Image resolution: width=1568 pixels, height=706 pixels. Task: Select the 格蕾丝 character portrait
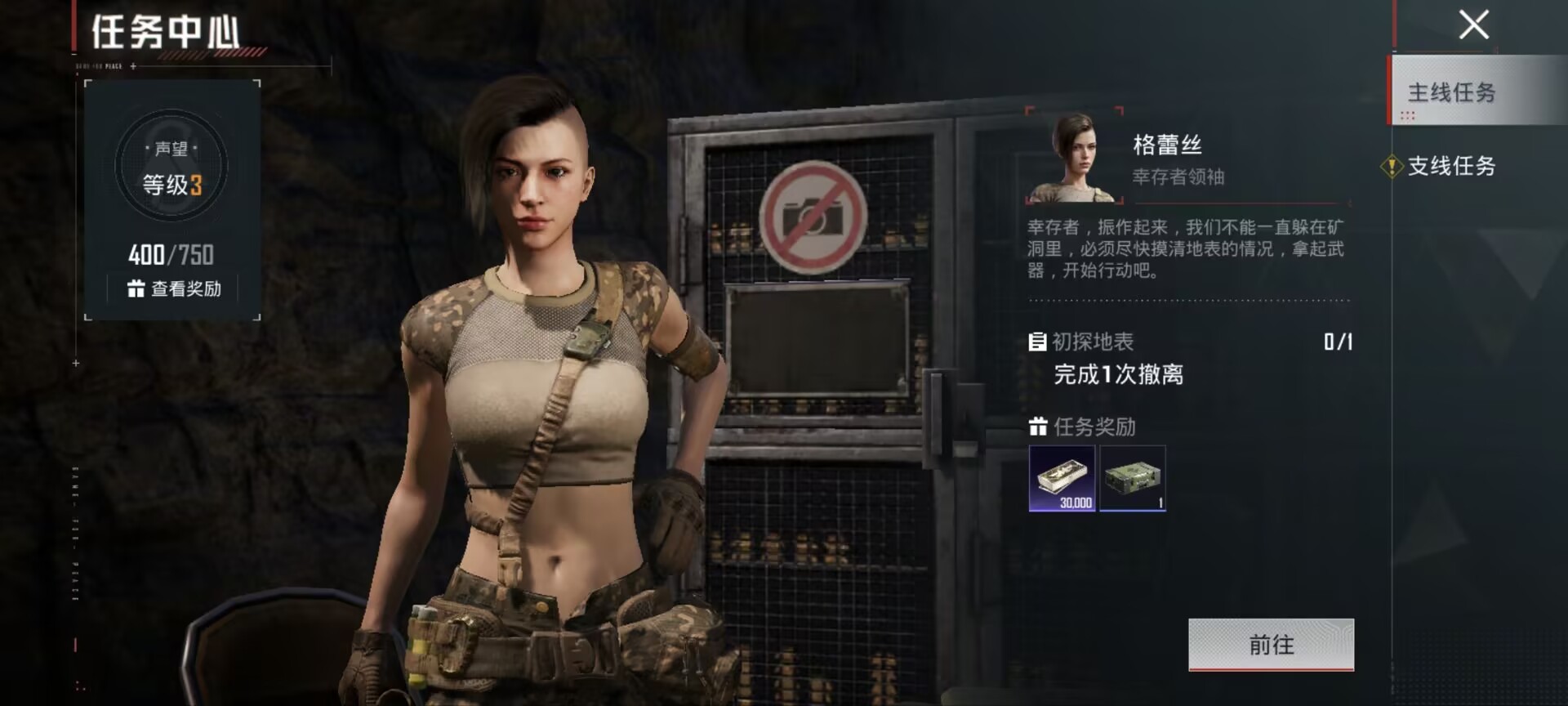pos(1074,157)
